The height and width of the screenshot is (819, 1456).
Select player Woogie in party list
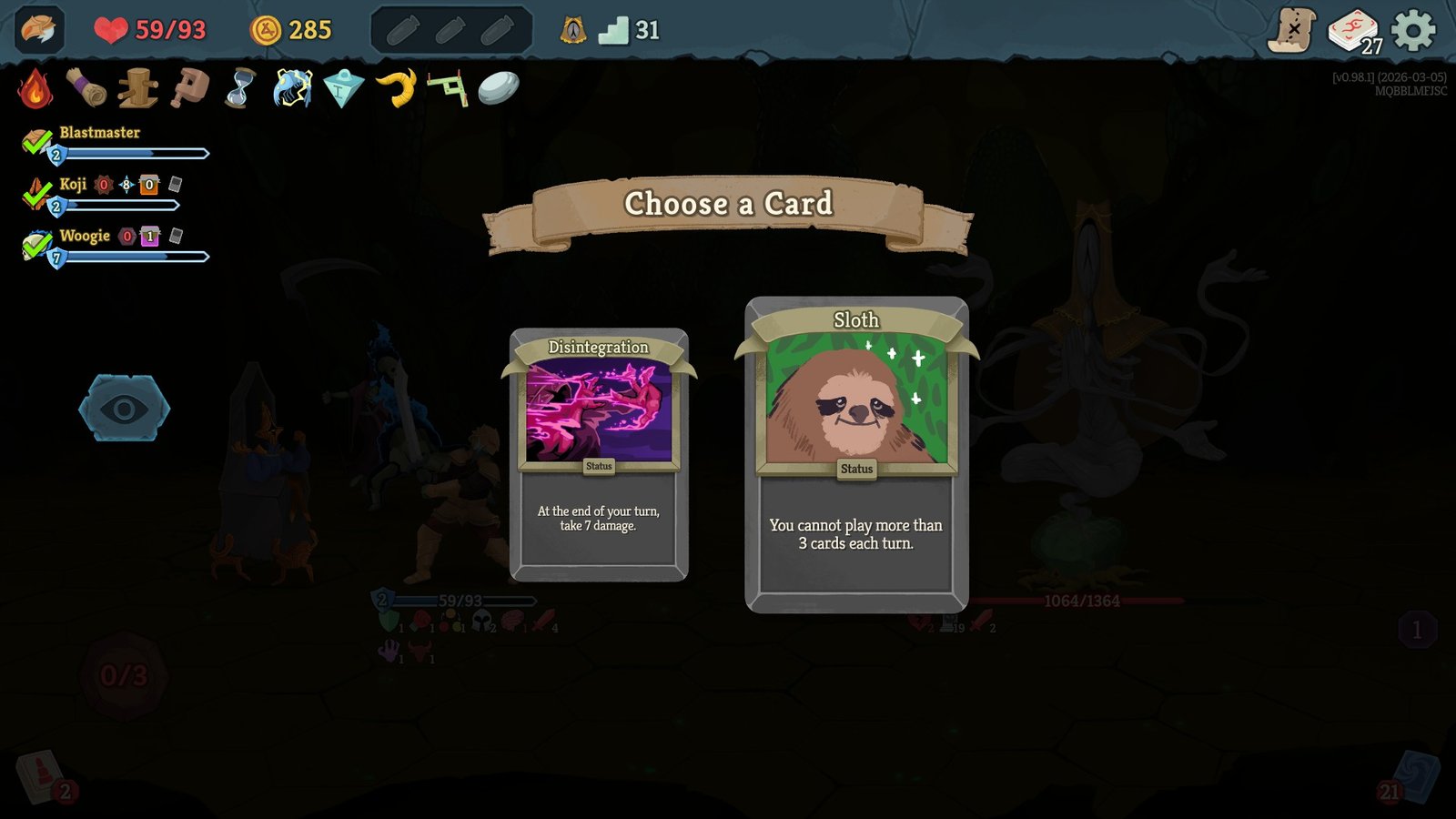85,237
